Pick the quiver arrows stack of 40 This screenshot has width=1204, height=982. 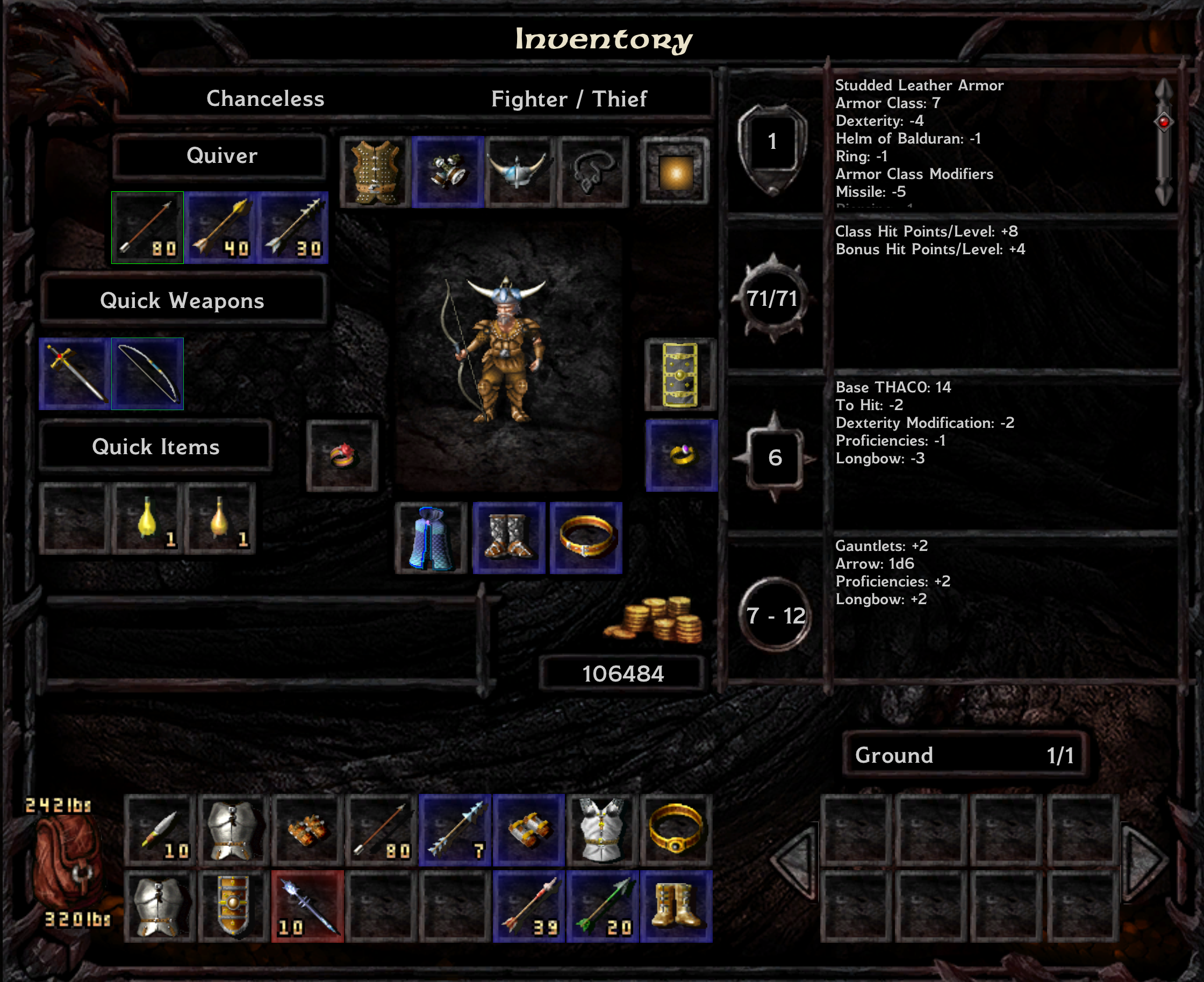tap(220, 227)
